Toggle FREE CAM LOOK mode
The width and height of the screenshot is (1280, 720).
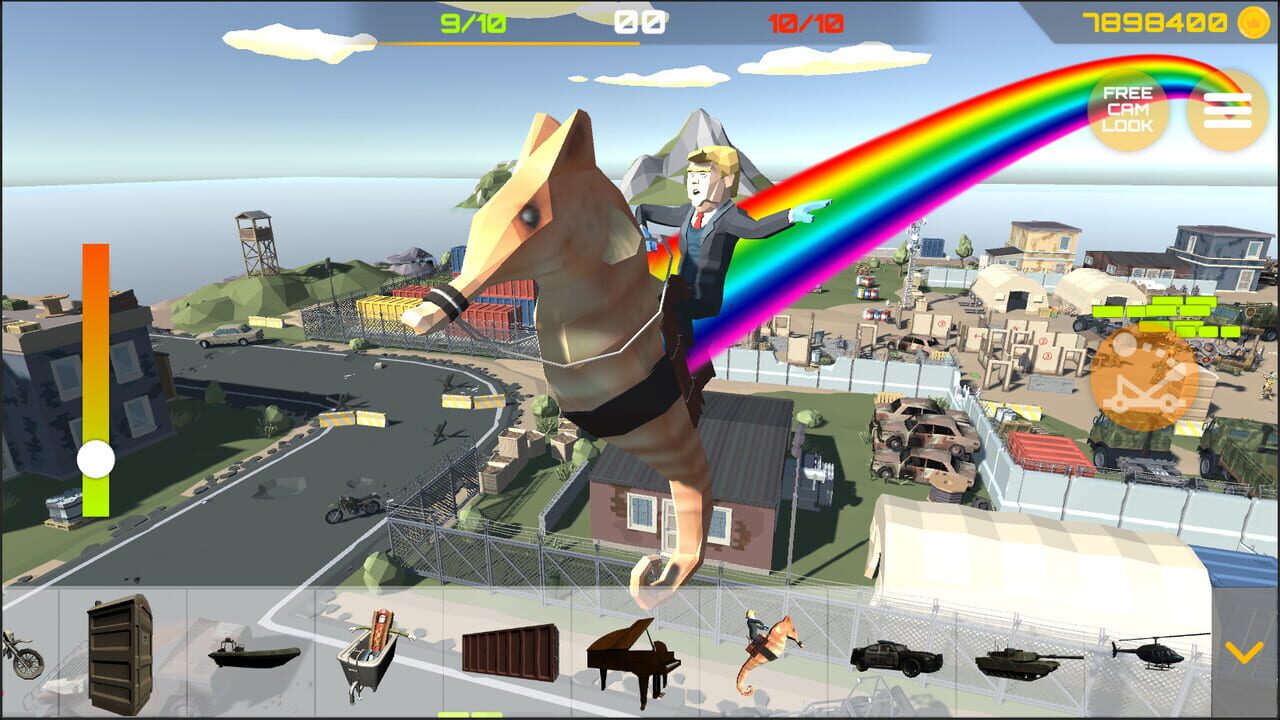(x=1127, y=110)
